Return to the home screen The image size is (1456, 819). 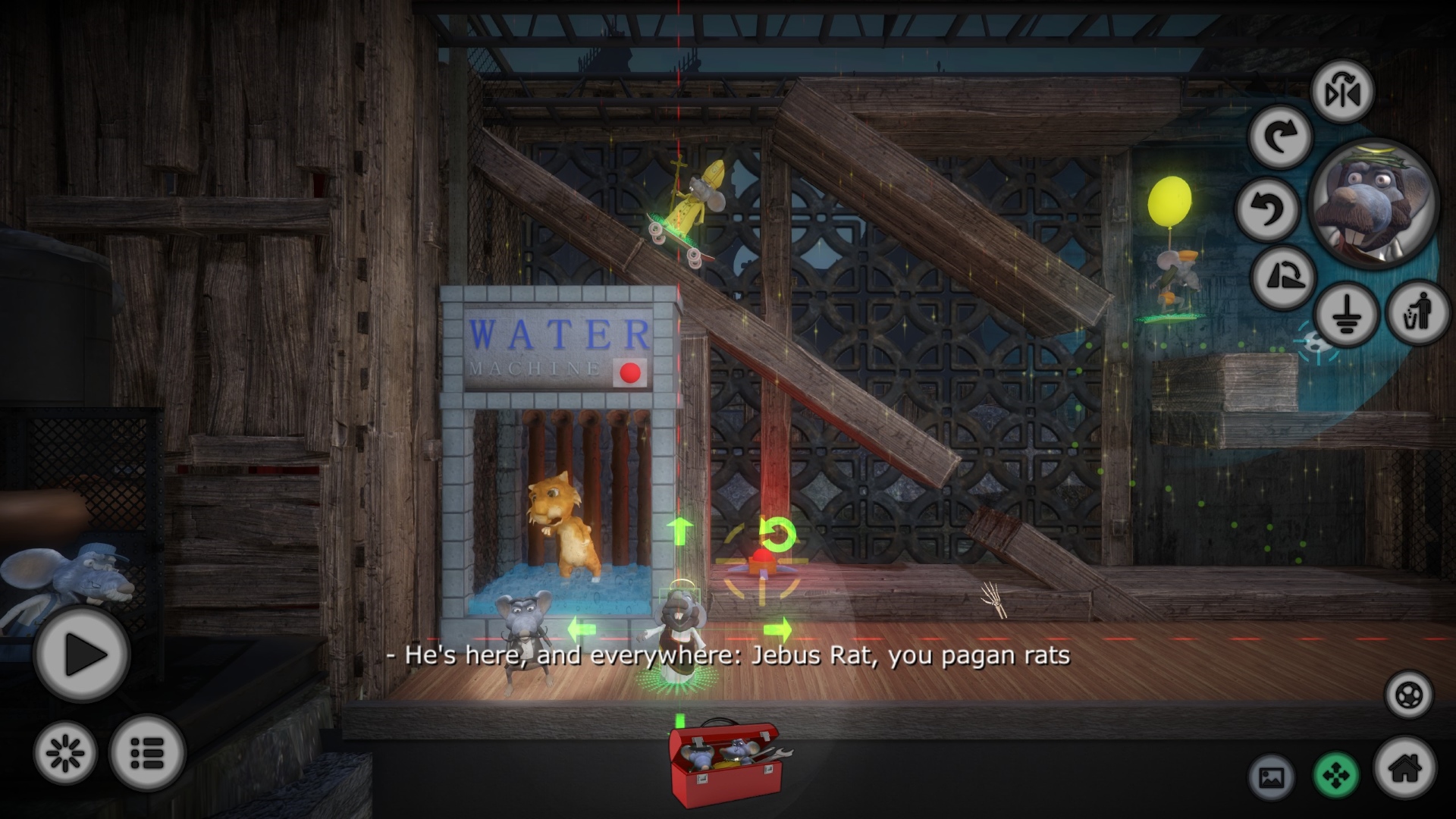[x=1405, y=768]
